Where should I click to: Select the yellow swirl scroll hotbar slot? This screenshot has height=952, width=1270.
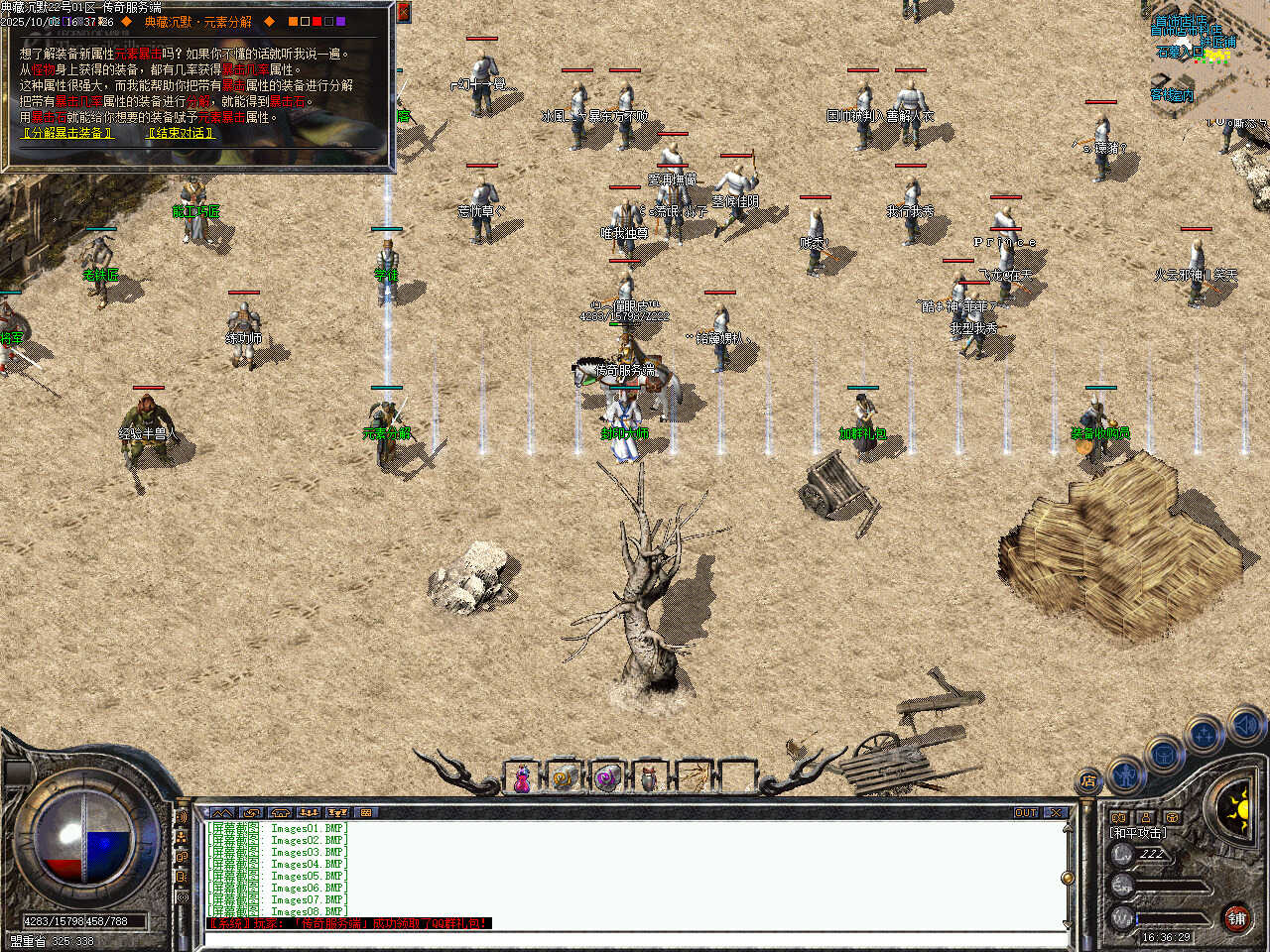[x=564, y=779]
